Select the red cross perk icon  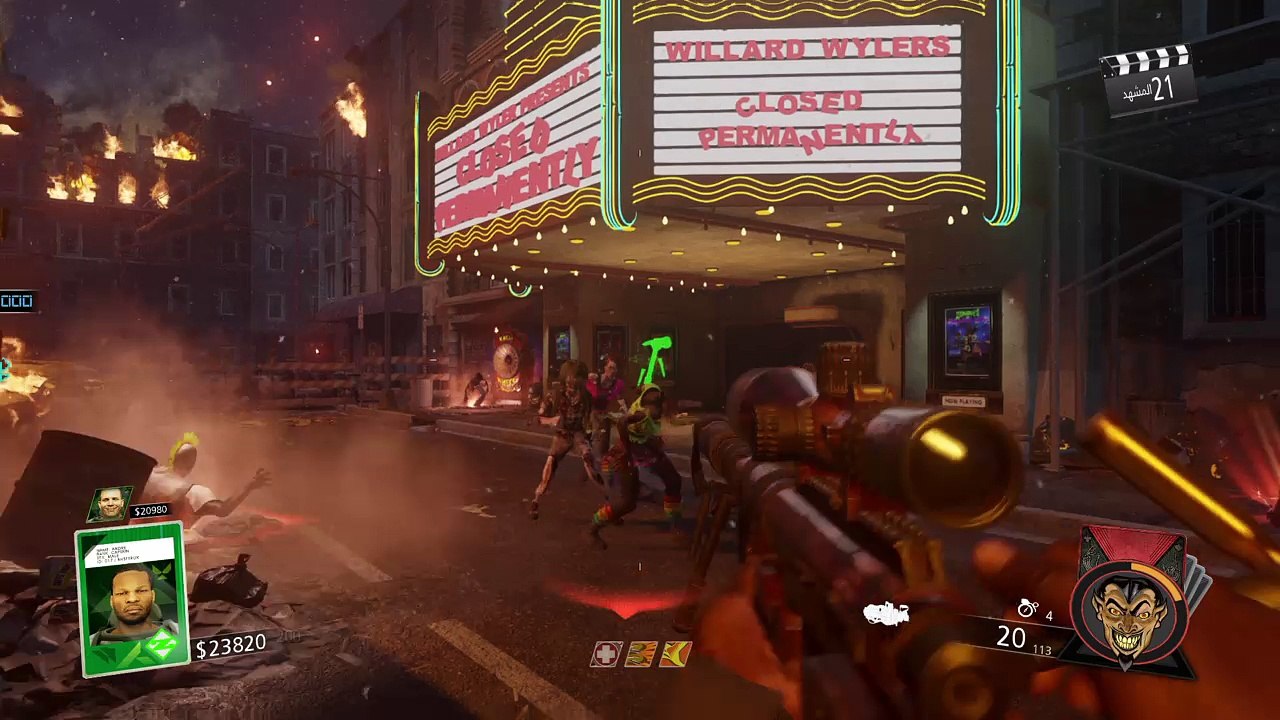click(605, 654)
